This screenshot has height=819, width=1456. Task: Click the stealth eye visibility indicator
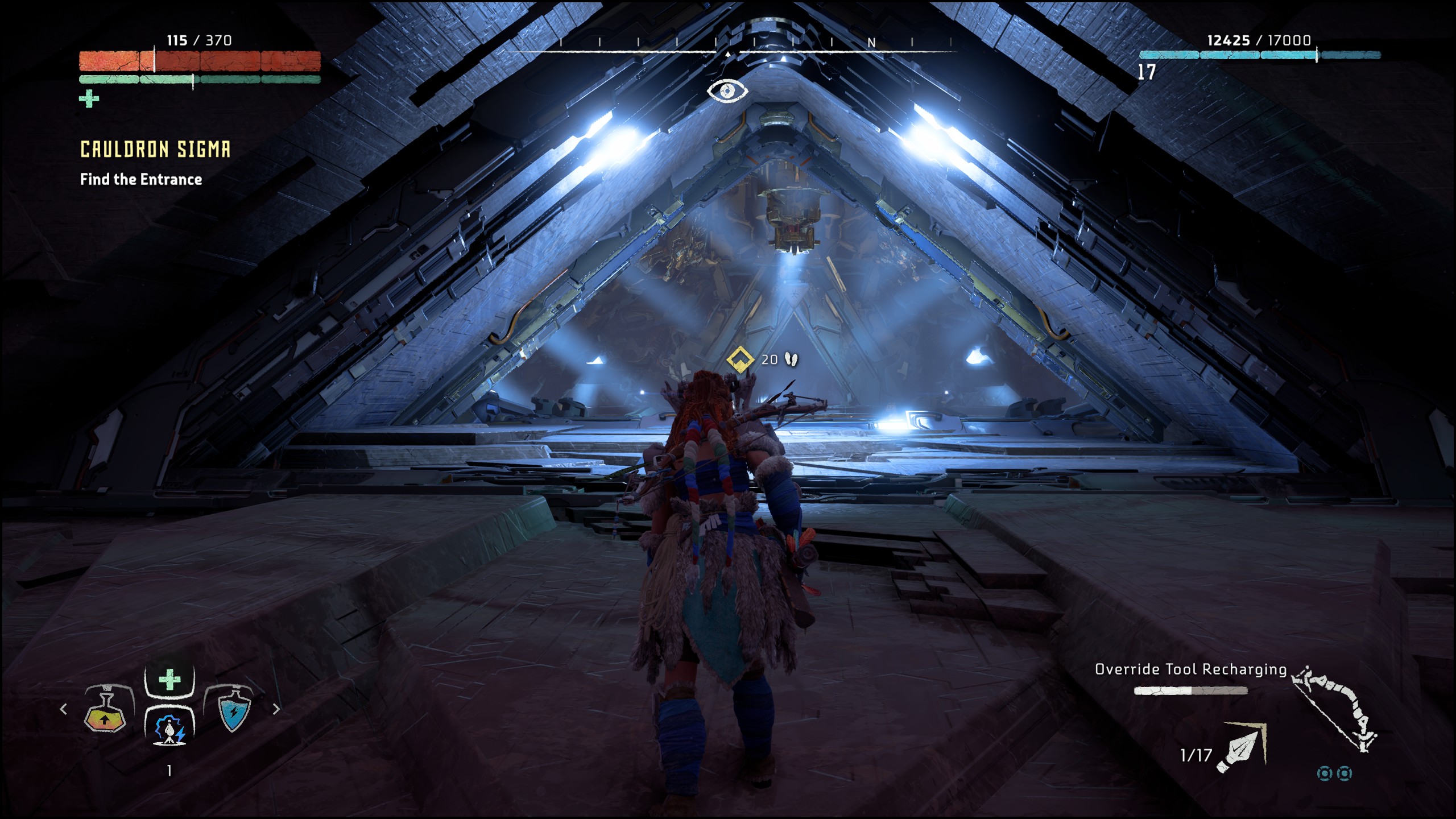pyautogui.click(x=727, y=91)
